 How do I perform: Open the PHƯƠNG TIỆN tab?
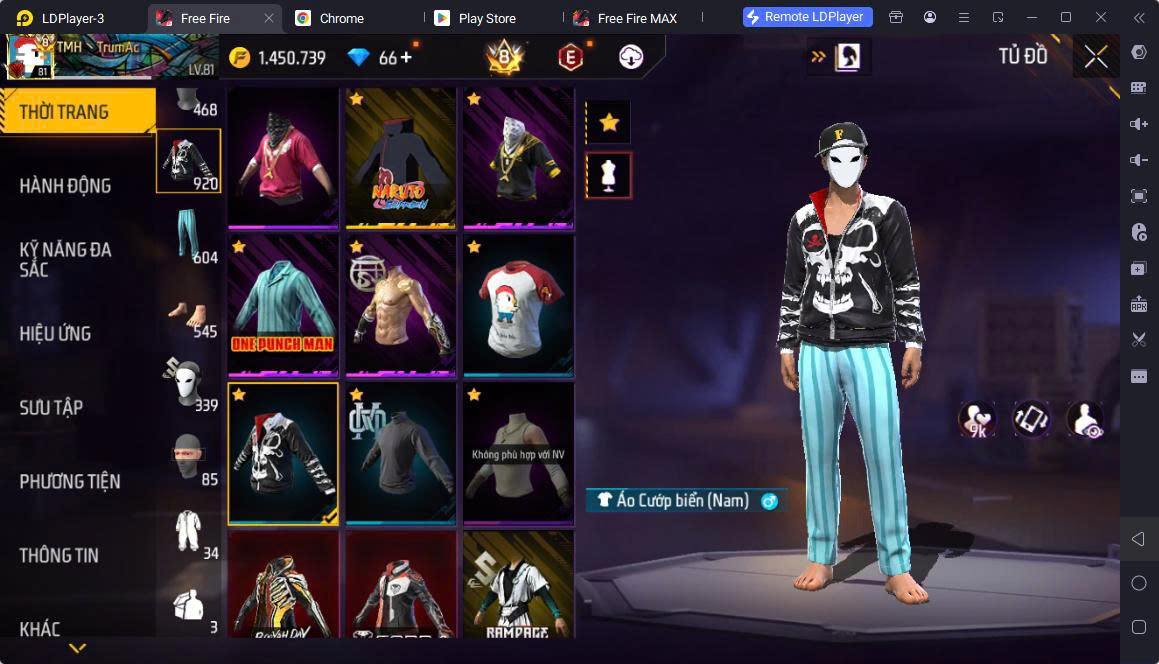(x=70, y=481)
